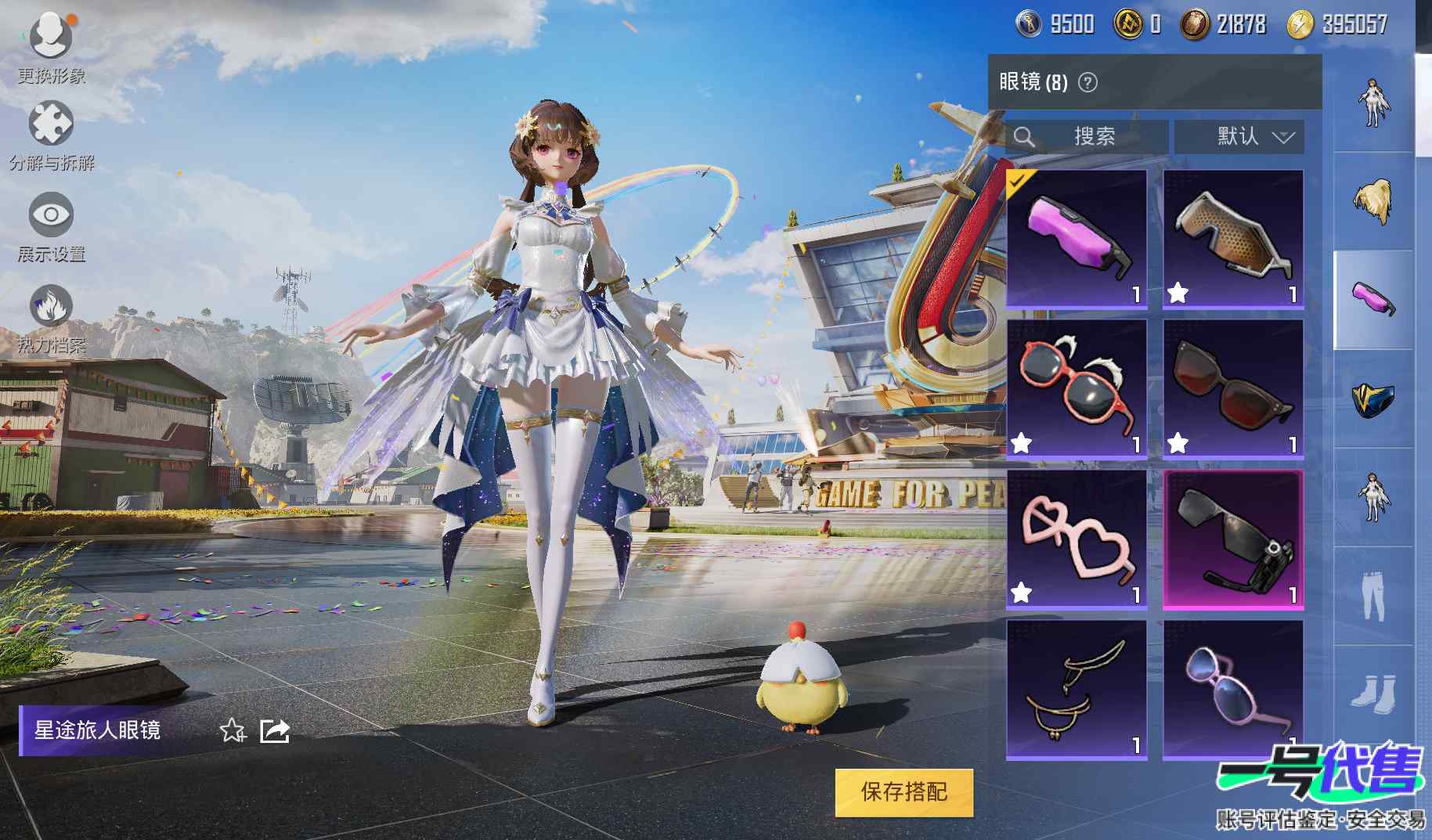
Task: Open the 默认 sort dropdown
Action: click(x=1239, y=137)
